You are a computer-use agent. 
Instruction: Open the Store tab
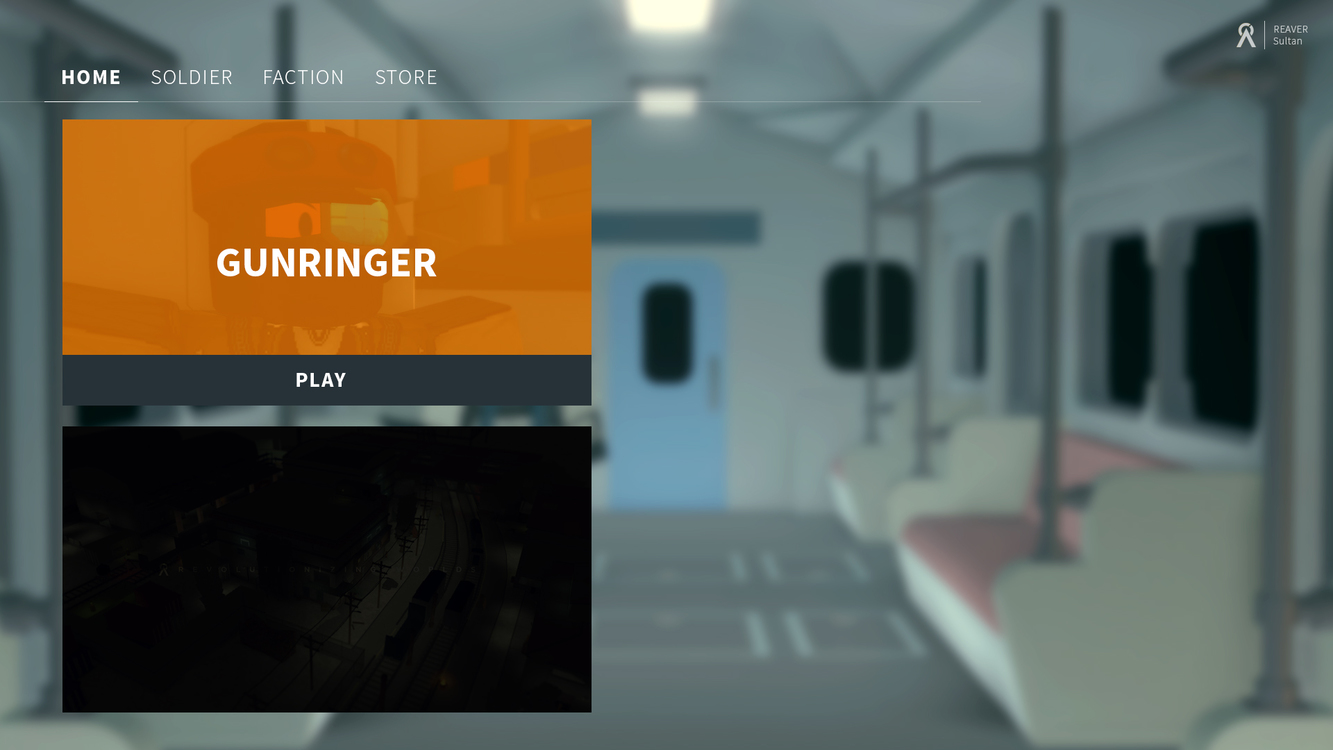406,77
